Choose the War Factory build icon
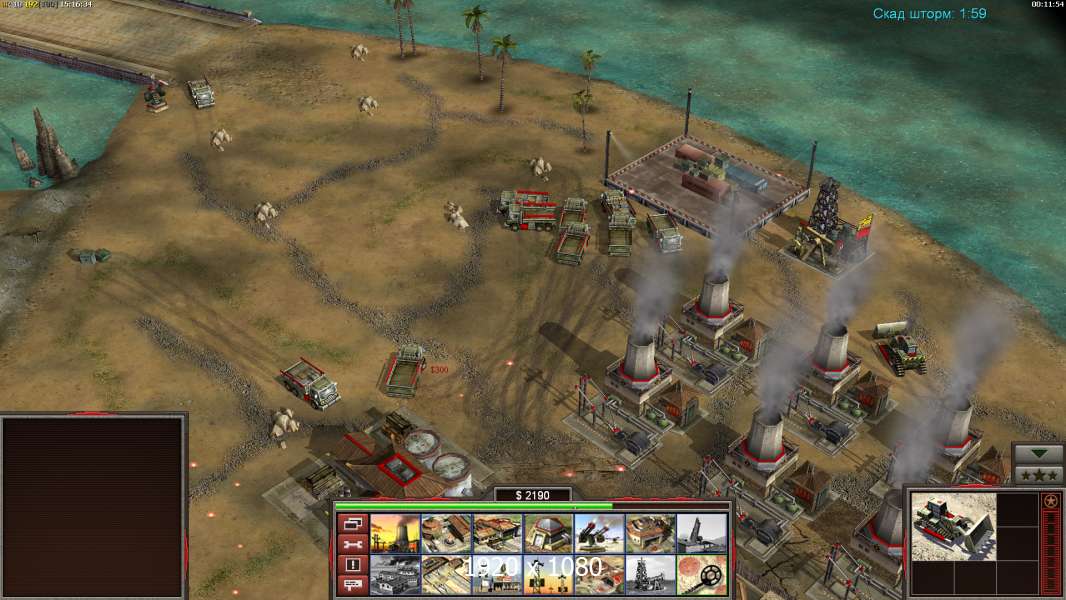1066x600 pixels. pos(650,533)
